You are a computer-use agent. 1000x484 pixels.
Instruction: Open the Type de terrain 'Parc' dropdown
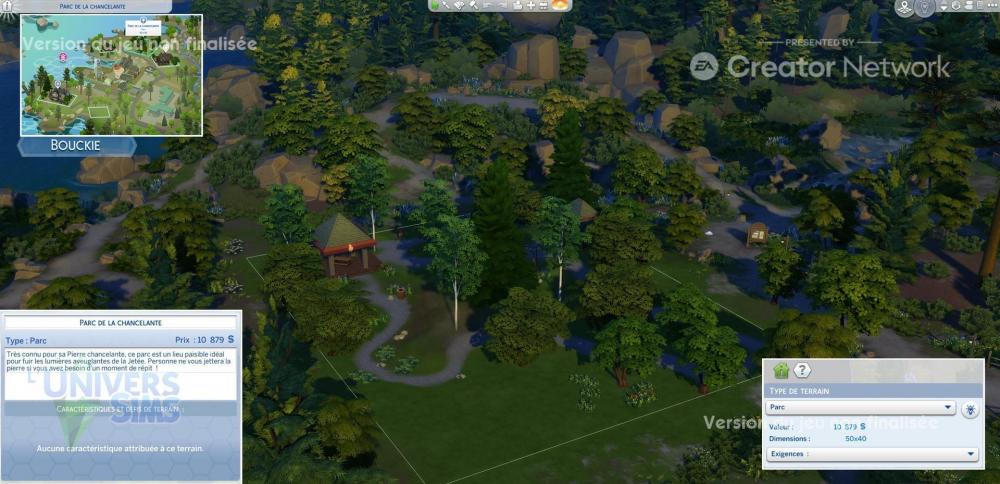coord(859,408)
